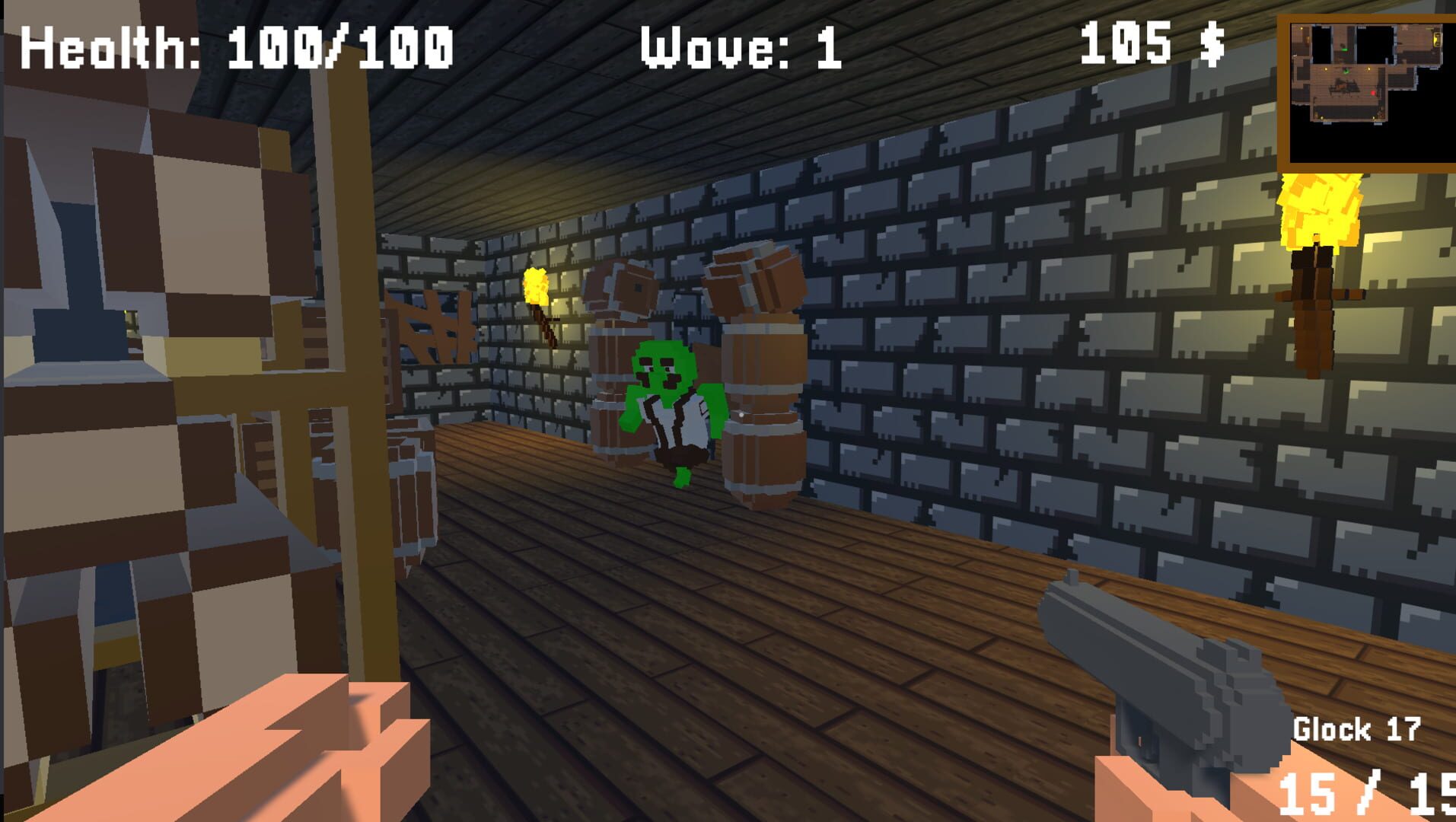This screenshot has height=822, width=1456.
Task: Click the green player marker on the minimap
Action: coord(1346,72)
